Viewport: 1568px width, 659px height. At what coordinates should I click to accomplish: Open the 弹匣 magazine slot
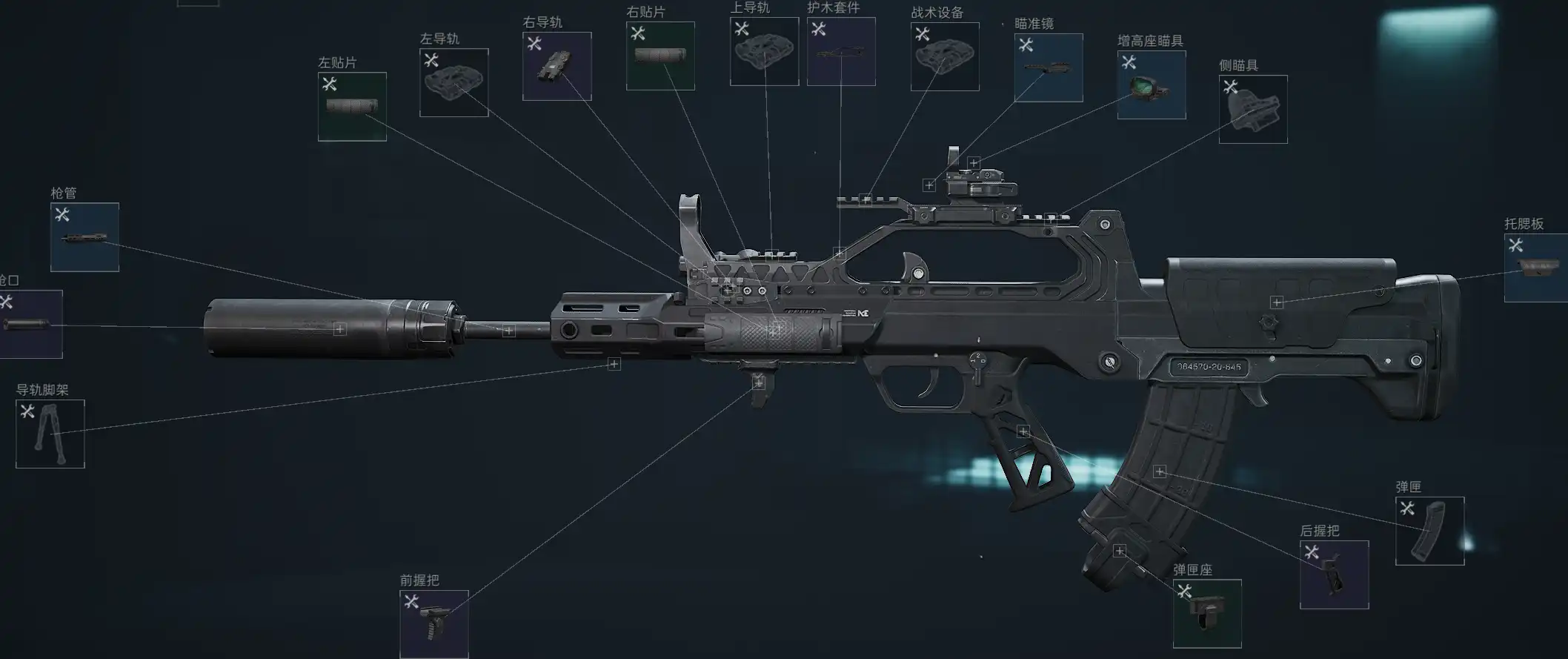pyautogui.click(x=1429, y=531)
